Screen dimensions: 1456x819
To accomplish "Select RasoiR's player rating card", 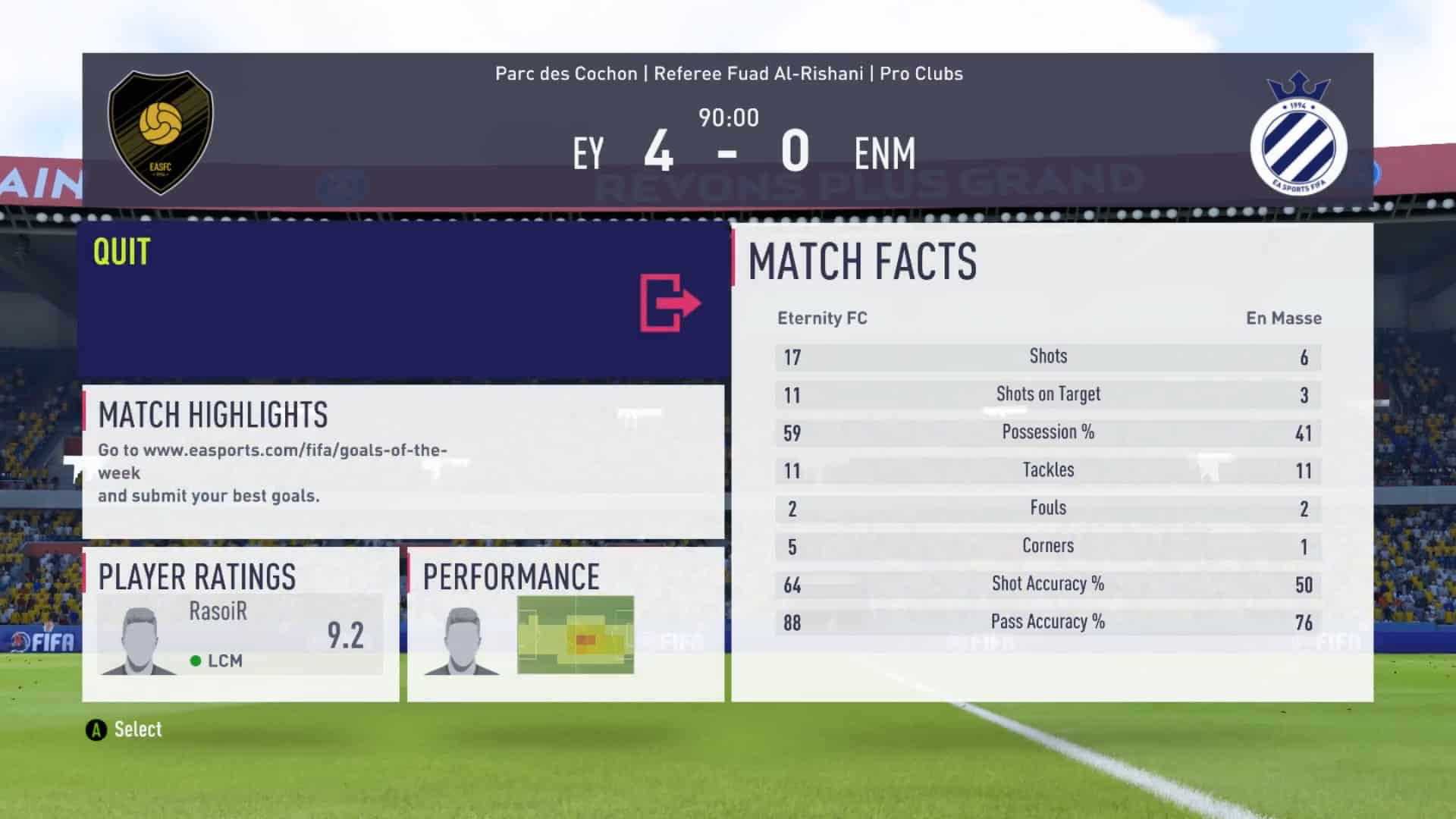I will 240,635.
